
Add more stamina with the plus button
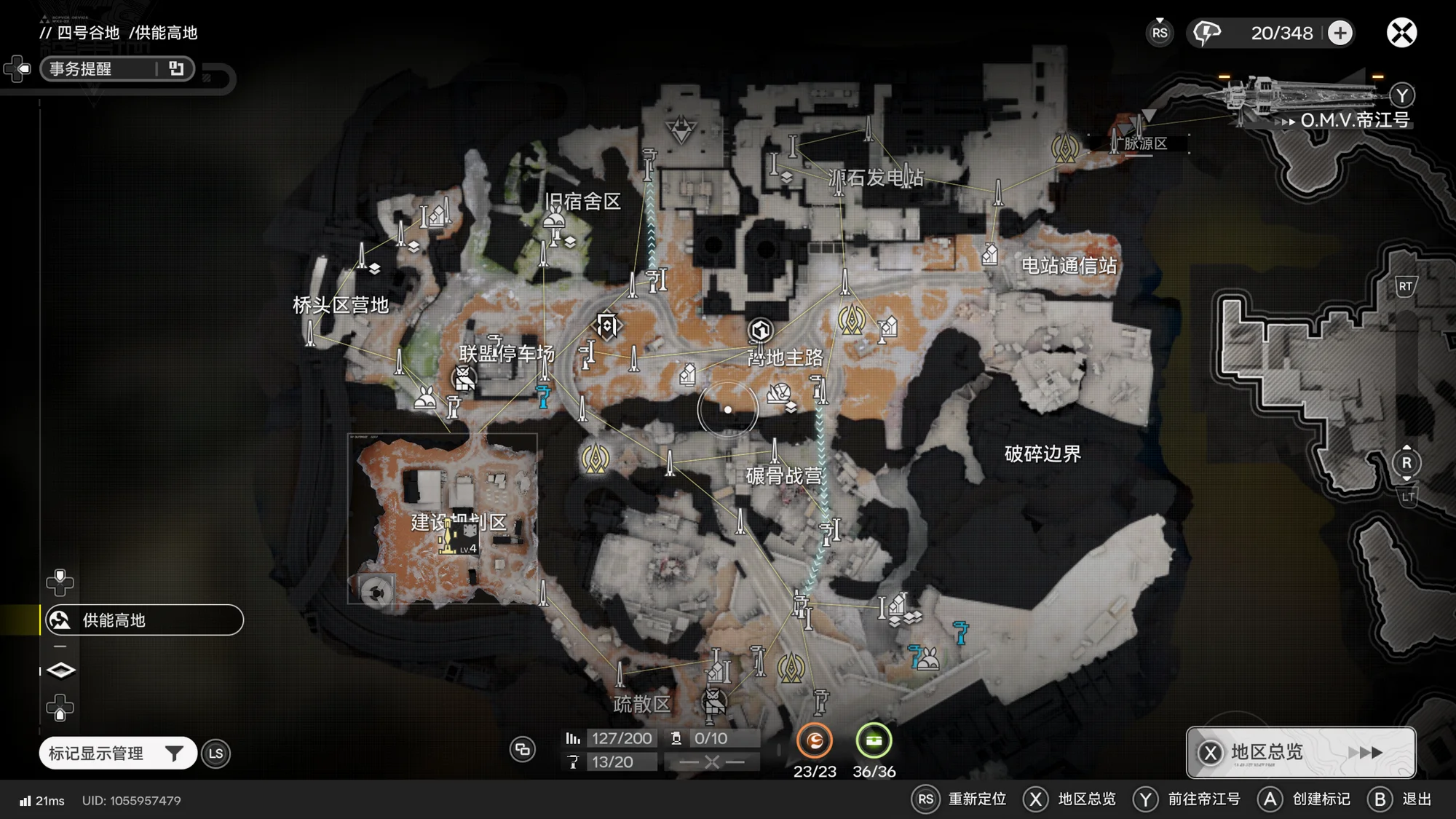point(1340,33)
